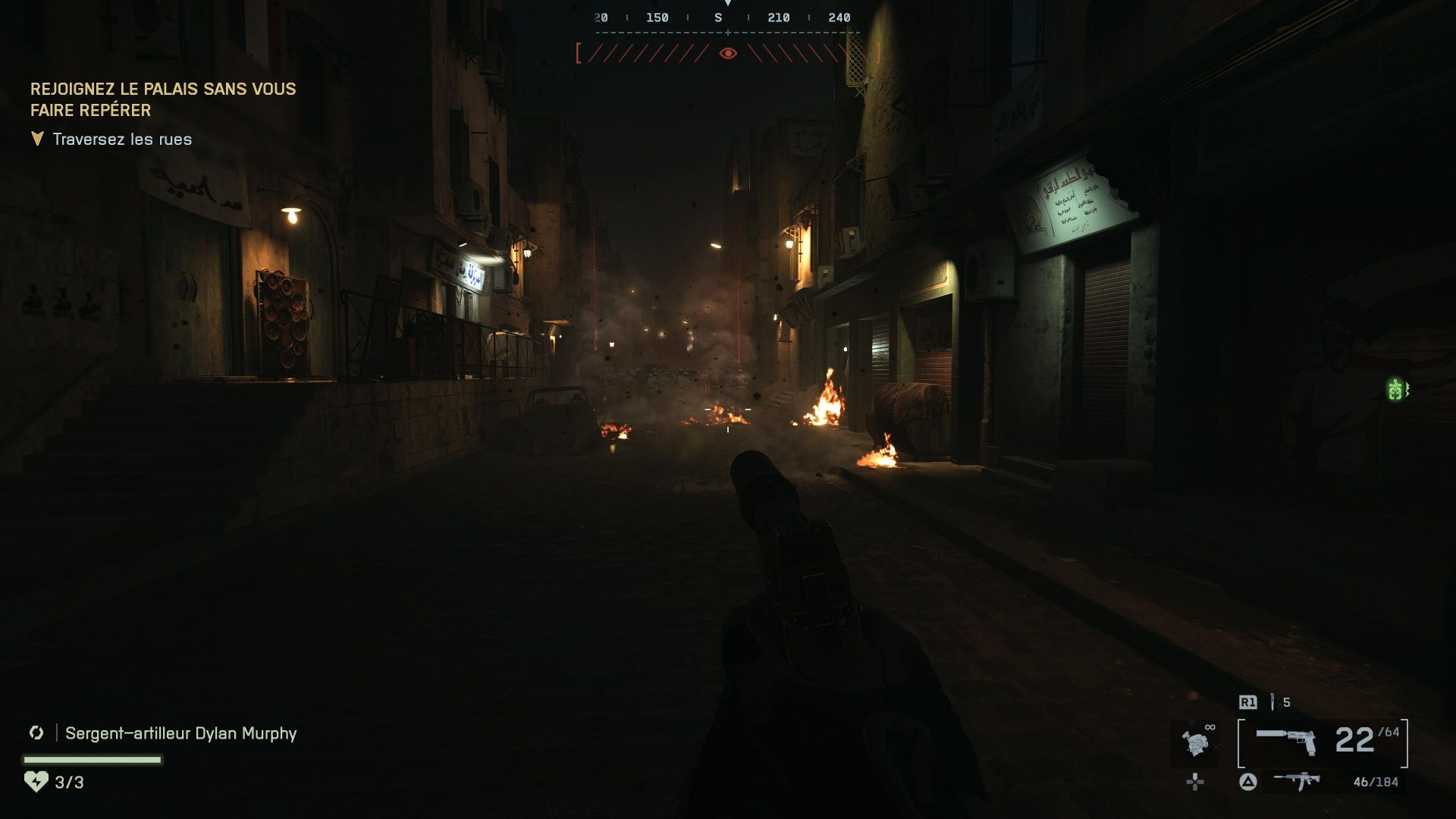Viewport: 1456px width, 819px height.
Task: Click the green squadmate marker icon
Action: click(1395, 390)
